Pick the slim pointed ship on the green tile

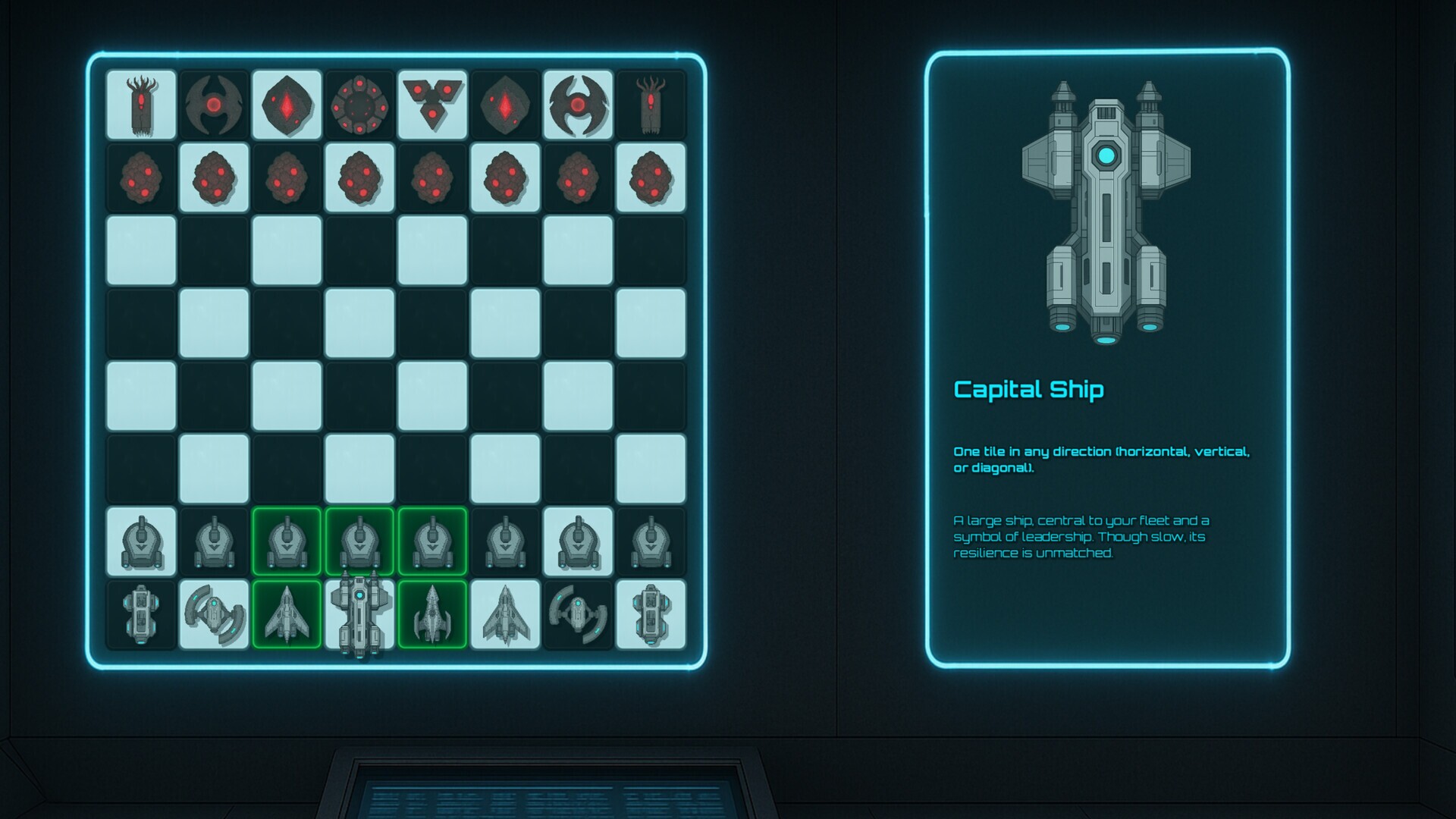[x=432, y=615]
